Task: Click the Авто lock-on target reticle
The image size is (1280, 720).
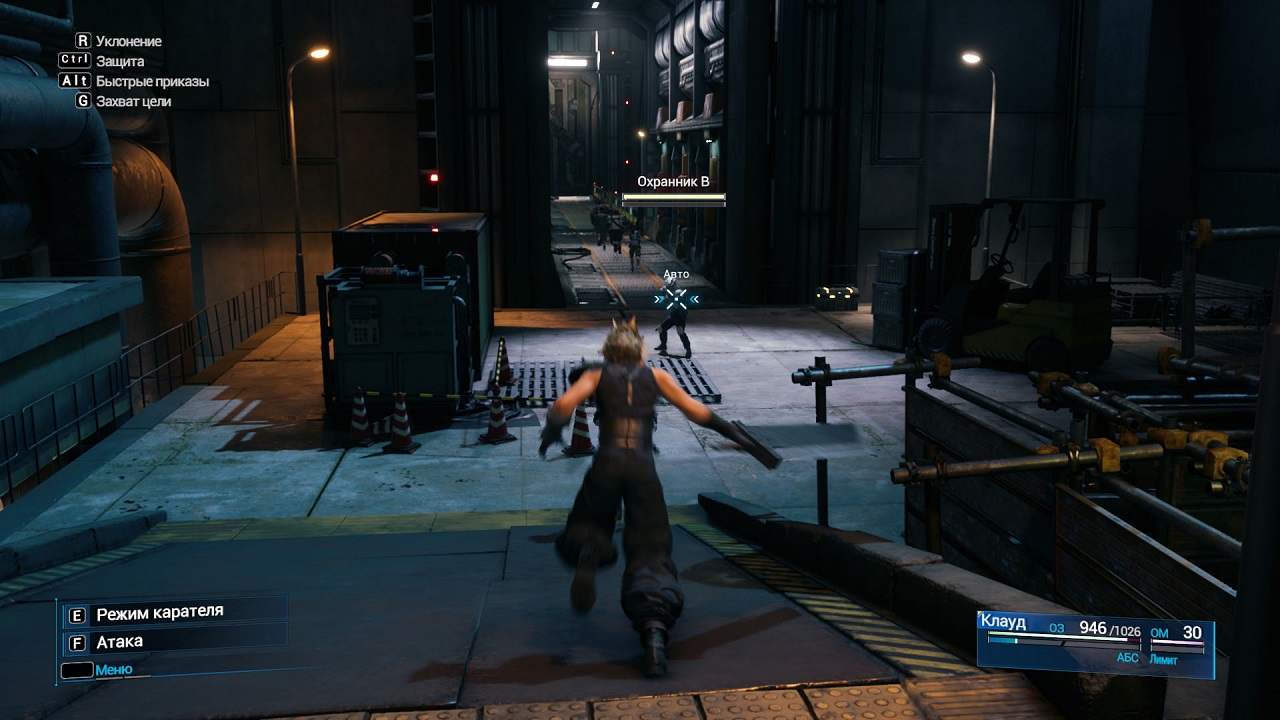Action: click(x=677, y=298)
